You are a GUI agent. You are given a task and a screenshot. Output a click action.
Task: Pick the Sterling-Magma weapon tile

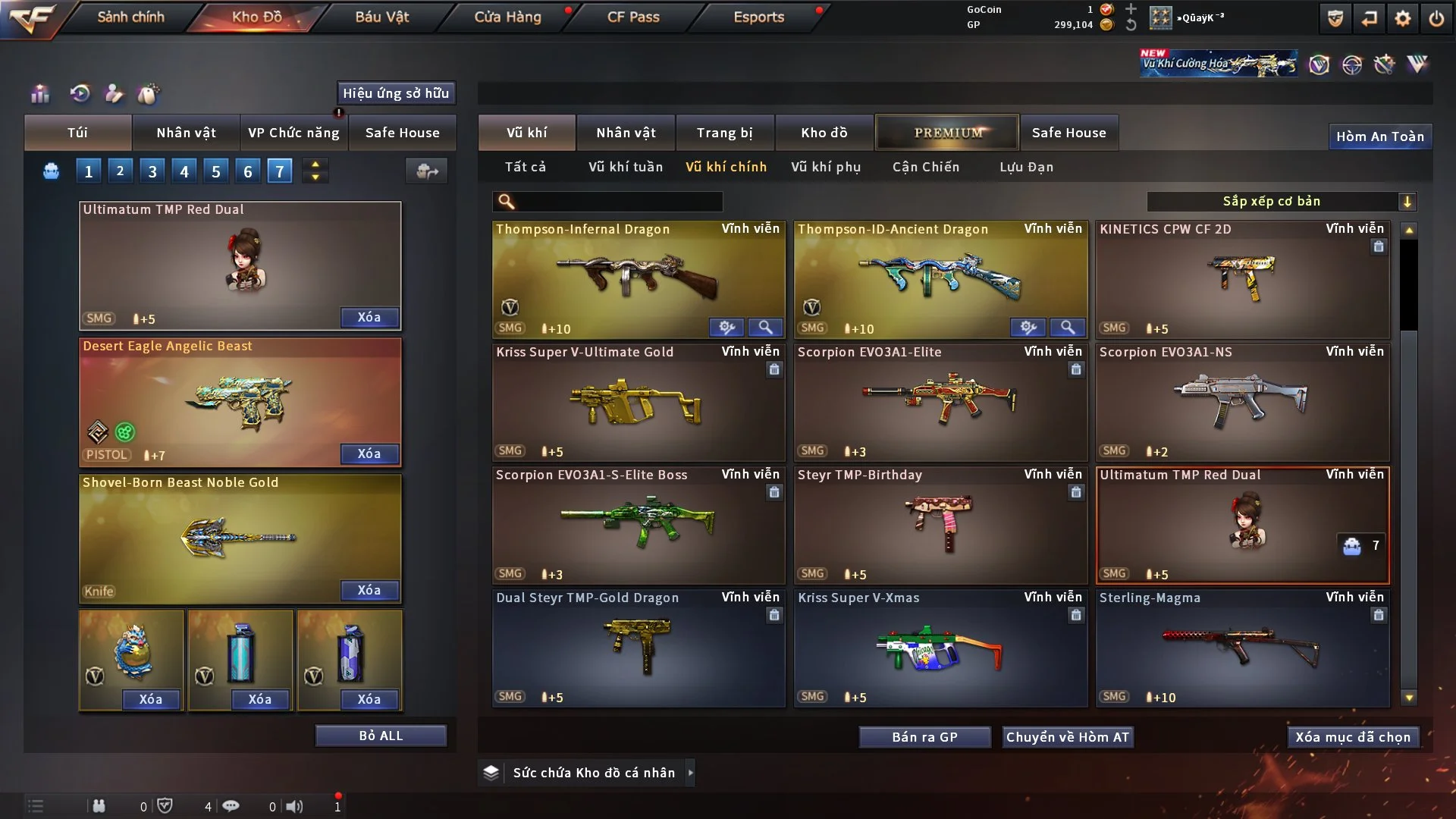click(x=1241, y=648)
